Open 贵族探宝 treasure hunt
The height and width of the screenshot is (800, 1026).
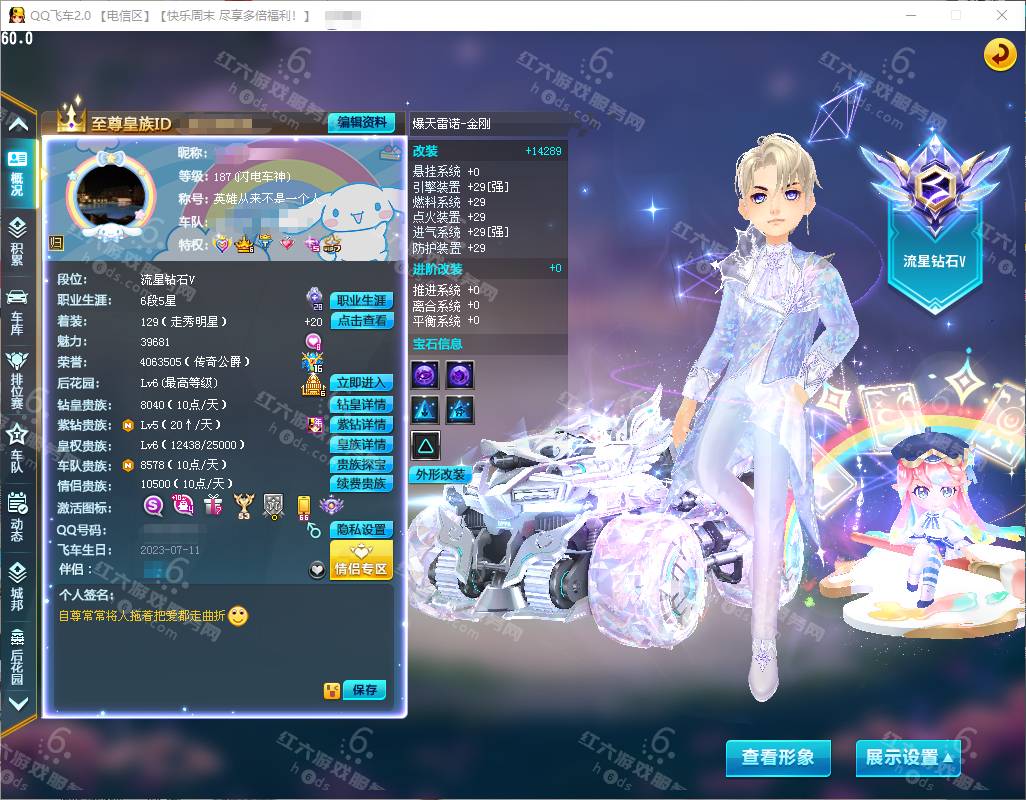[x=361, y=464]
